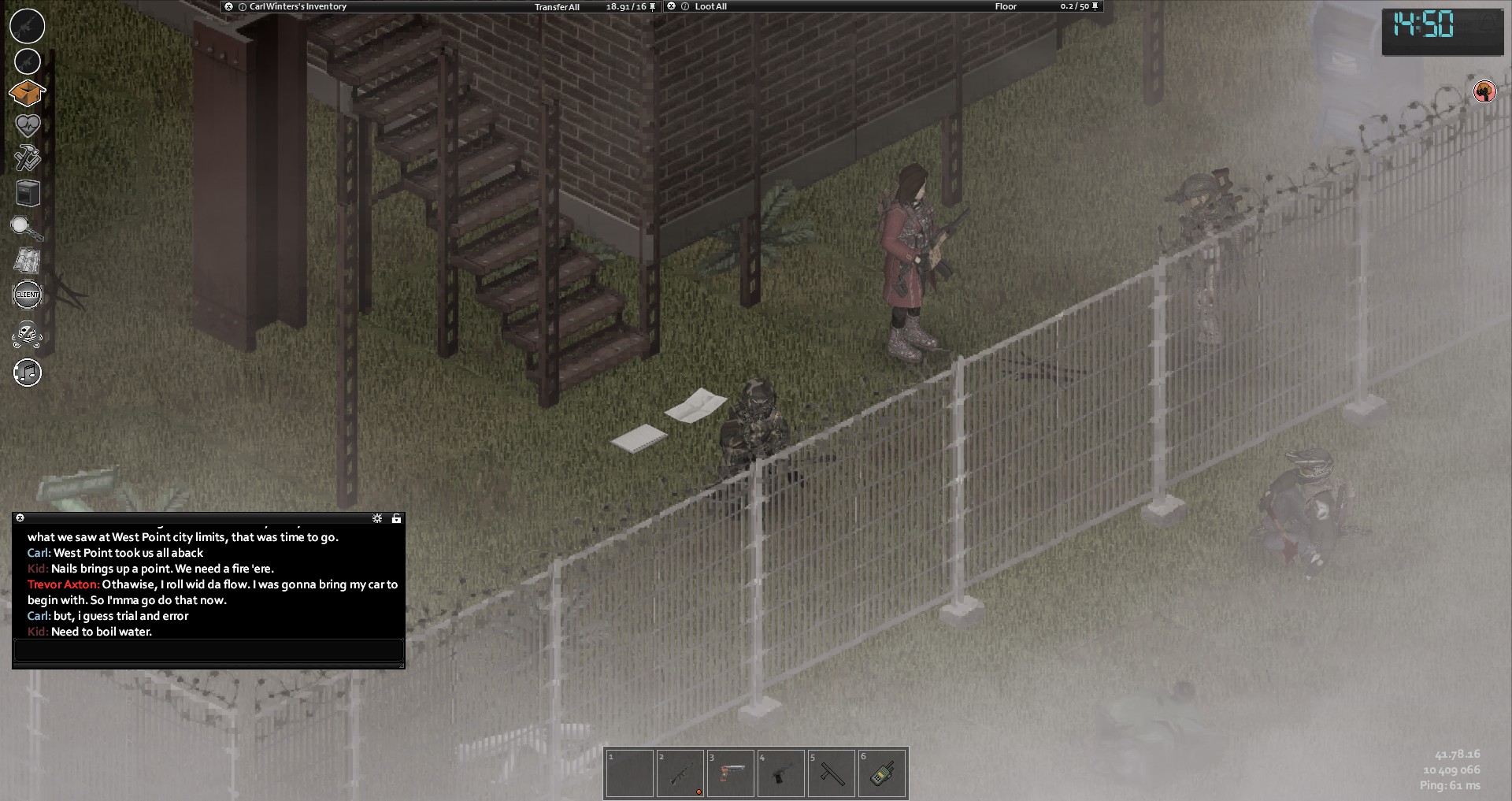Select the walkie-talkie in slot 6
The width and height of the screenshot is (1512, 801).
[882, 773]
